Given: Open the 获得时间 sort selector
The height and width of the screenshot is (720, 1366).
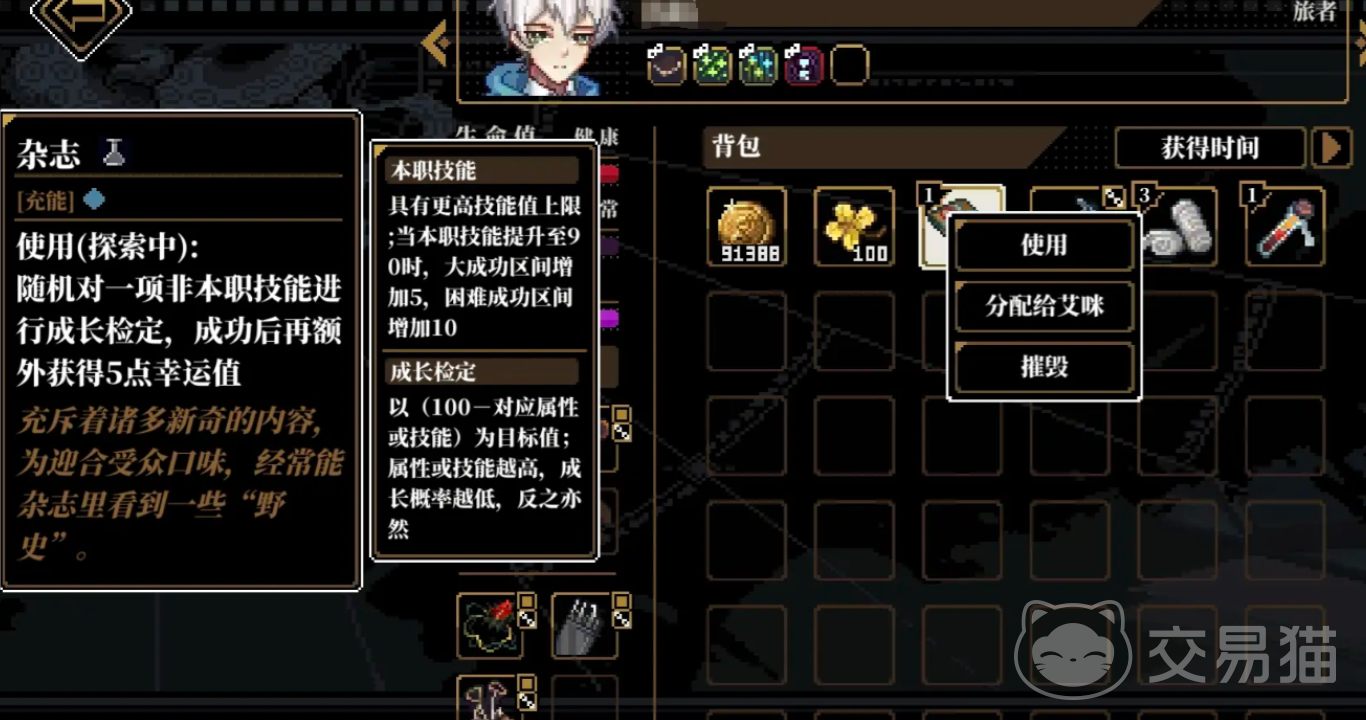Looking at the screenshot, I should (1209, 148).
